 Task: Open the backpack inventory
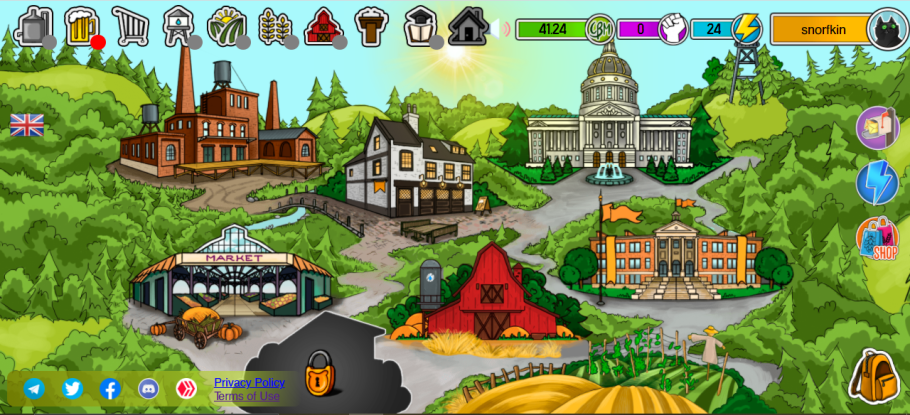(x=874, y=376)
